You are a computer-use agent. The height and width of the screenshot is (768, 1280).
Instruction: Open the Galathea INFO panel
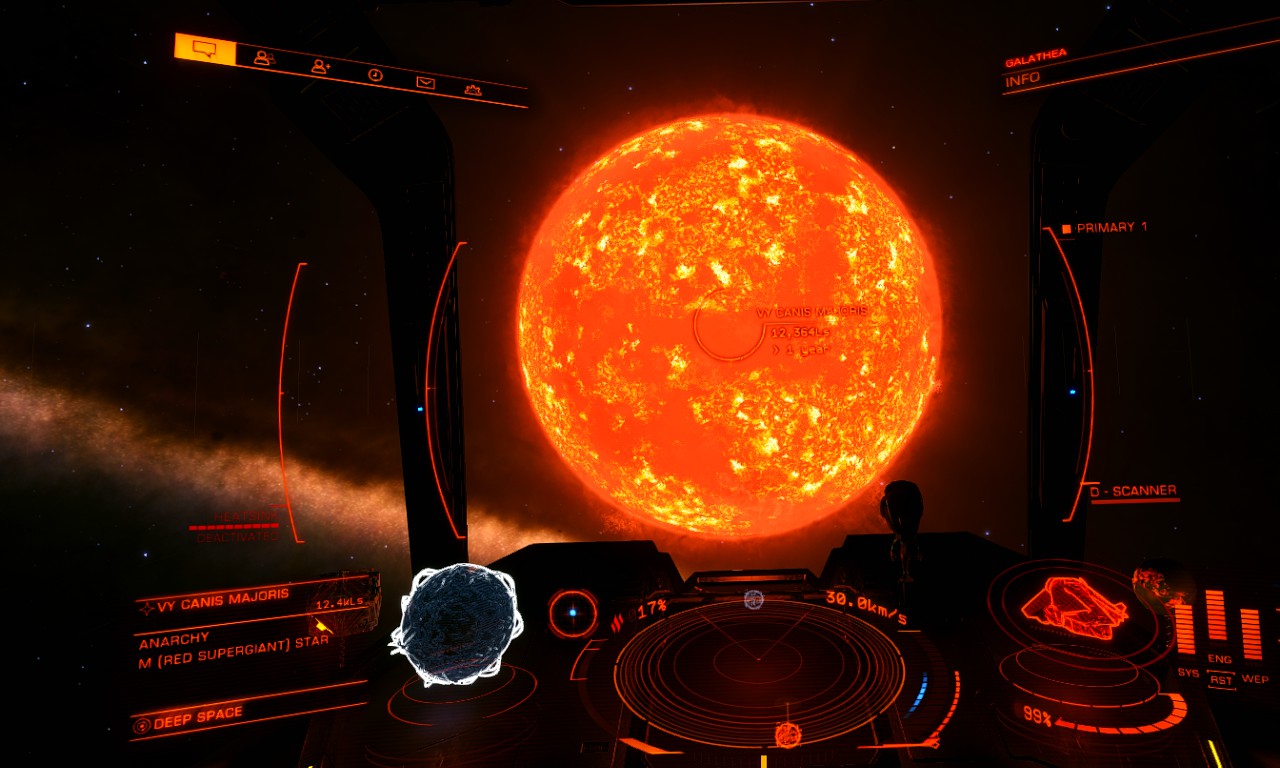point(1023,79)
